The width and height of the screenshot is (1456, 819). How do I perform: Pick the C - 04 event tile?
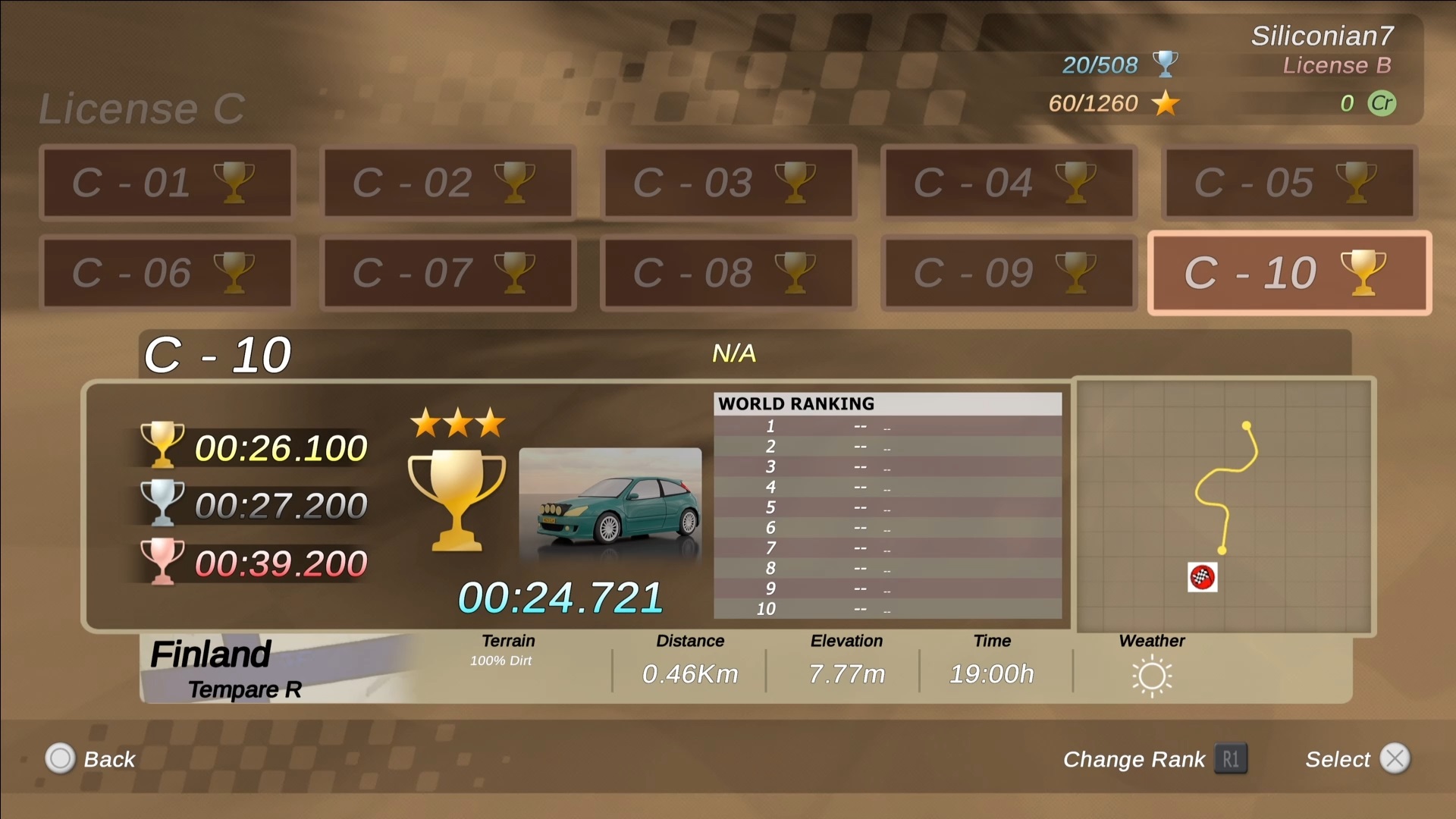coord(1009,183)
